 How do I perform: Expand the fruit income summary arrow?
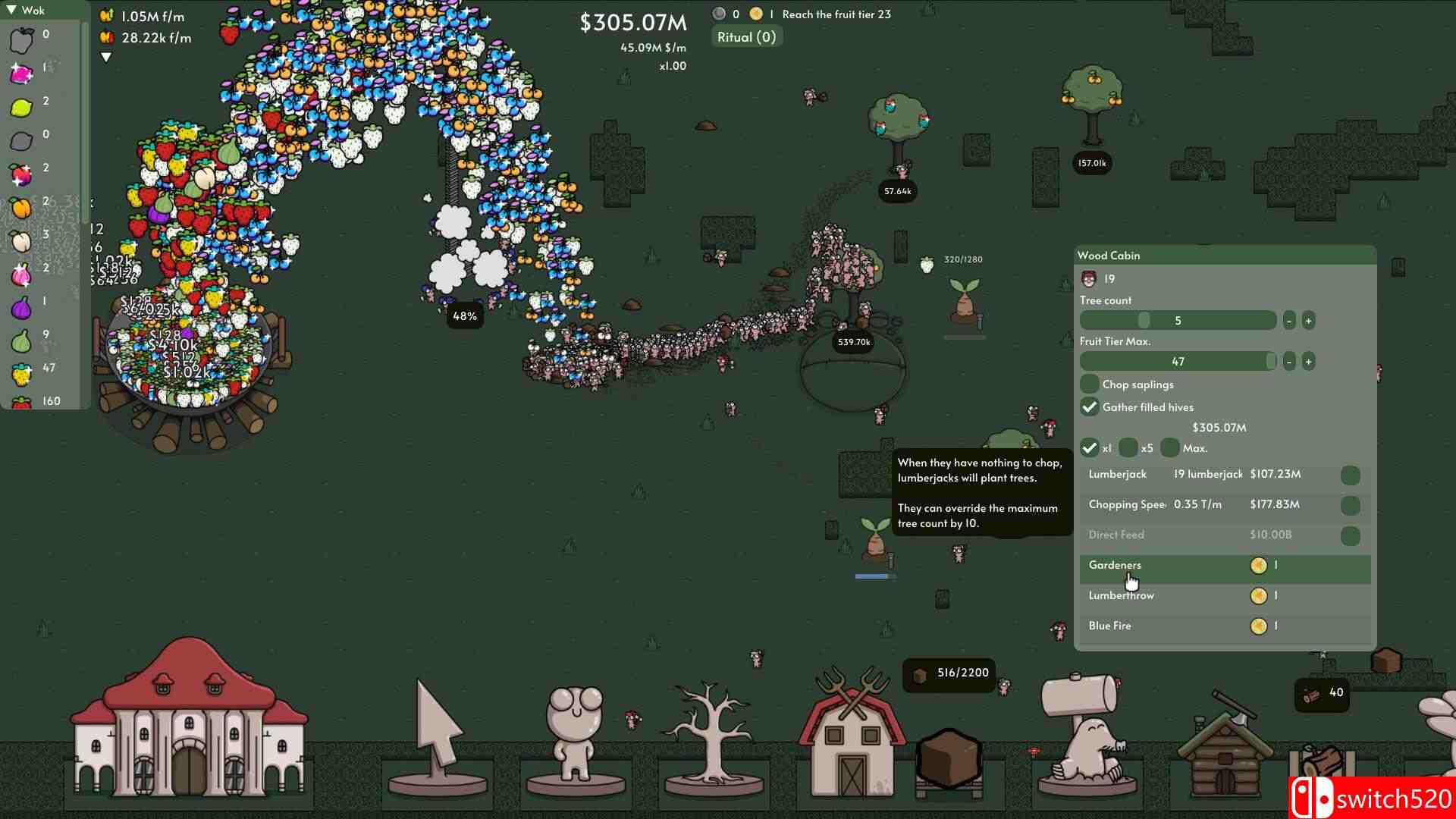click(106, 56)
